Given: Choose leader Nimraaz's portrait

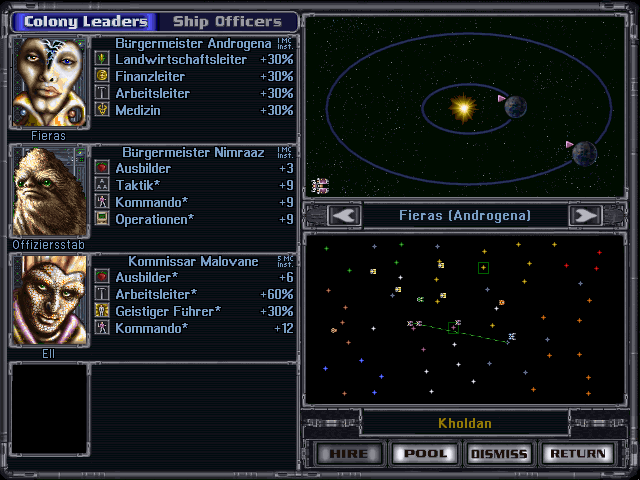Looking at the screenshot, I should [x=50, y=192].
